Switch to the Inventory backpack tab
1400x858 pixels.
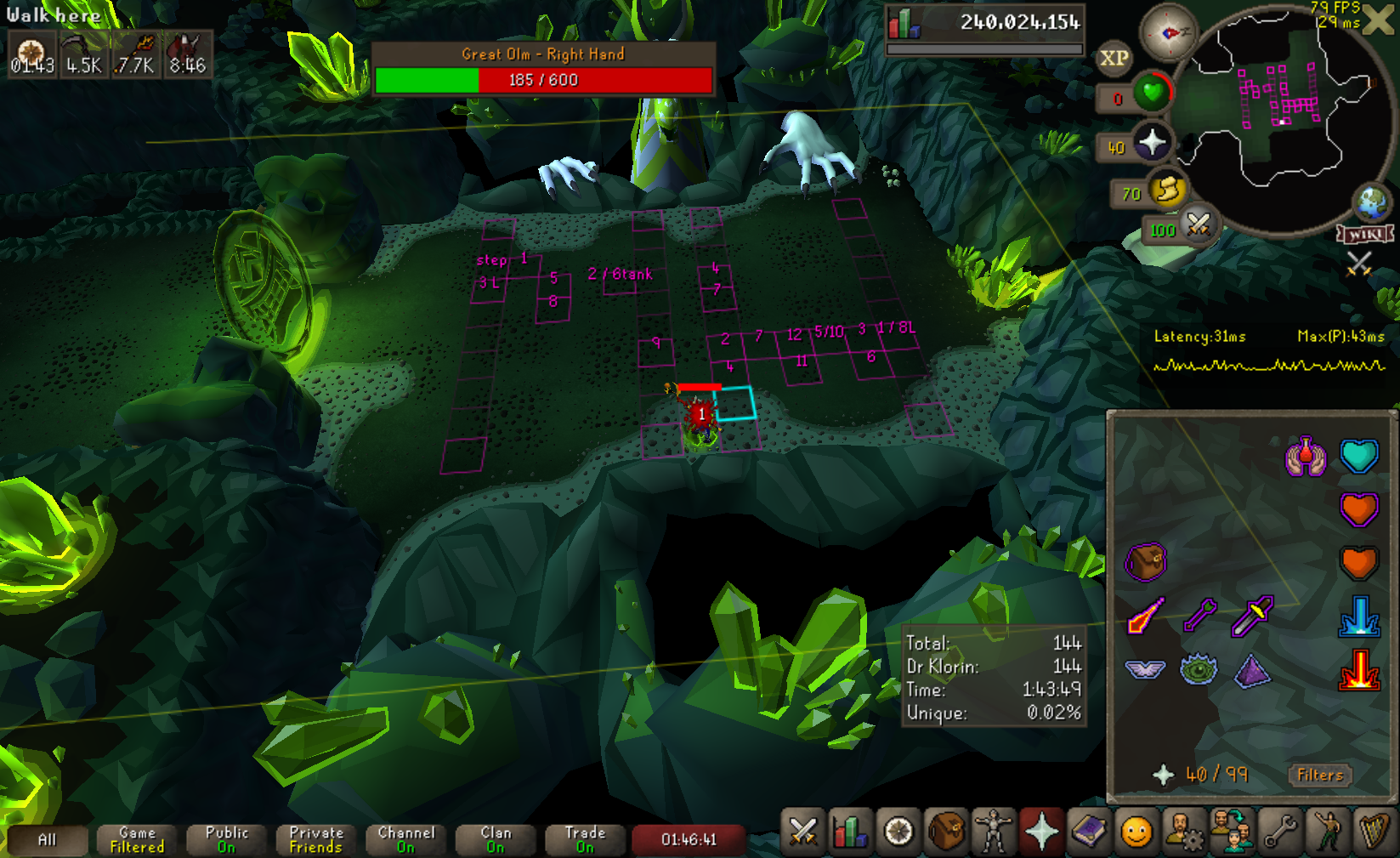pyautogui.click(x=946, y=831)
